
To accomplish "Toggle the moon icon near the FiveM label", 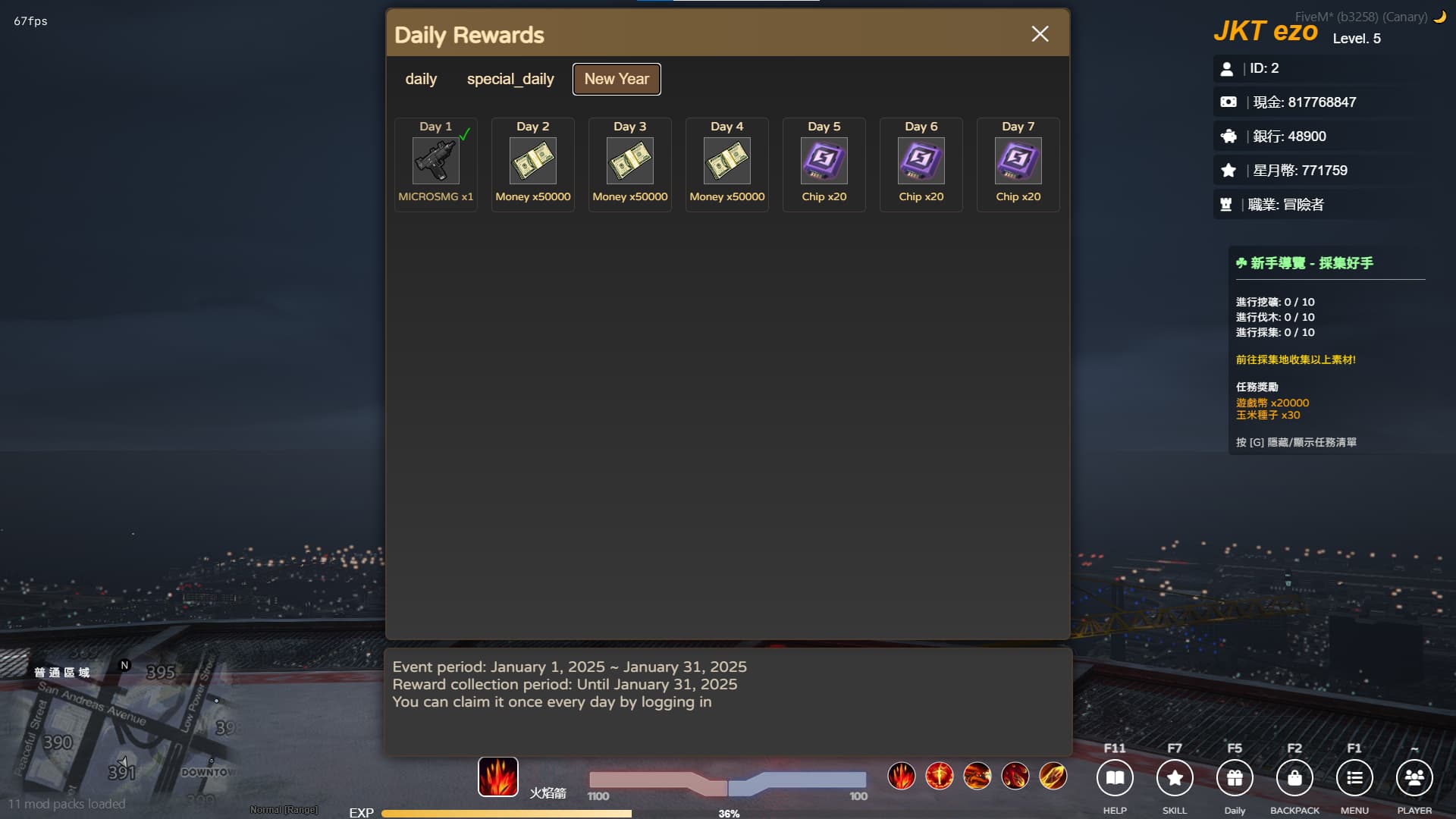I will coord(1441,16).
